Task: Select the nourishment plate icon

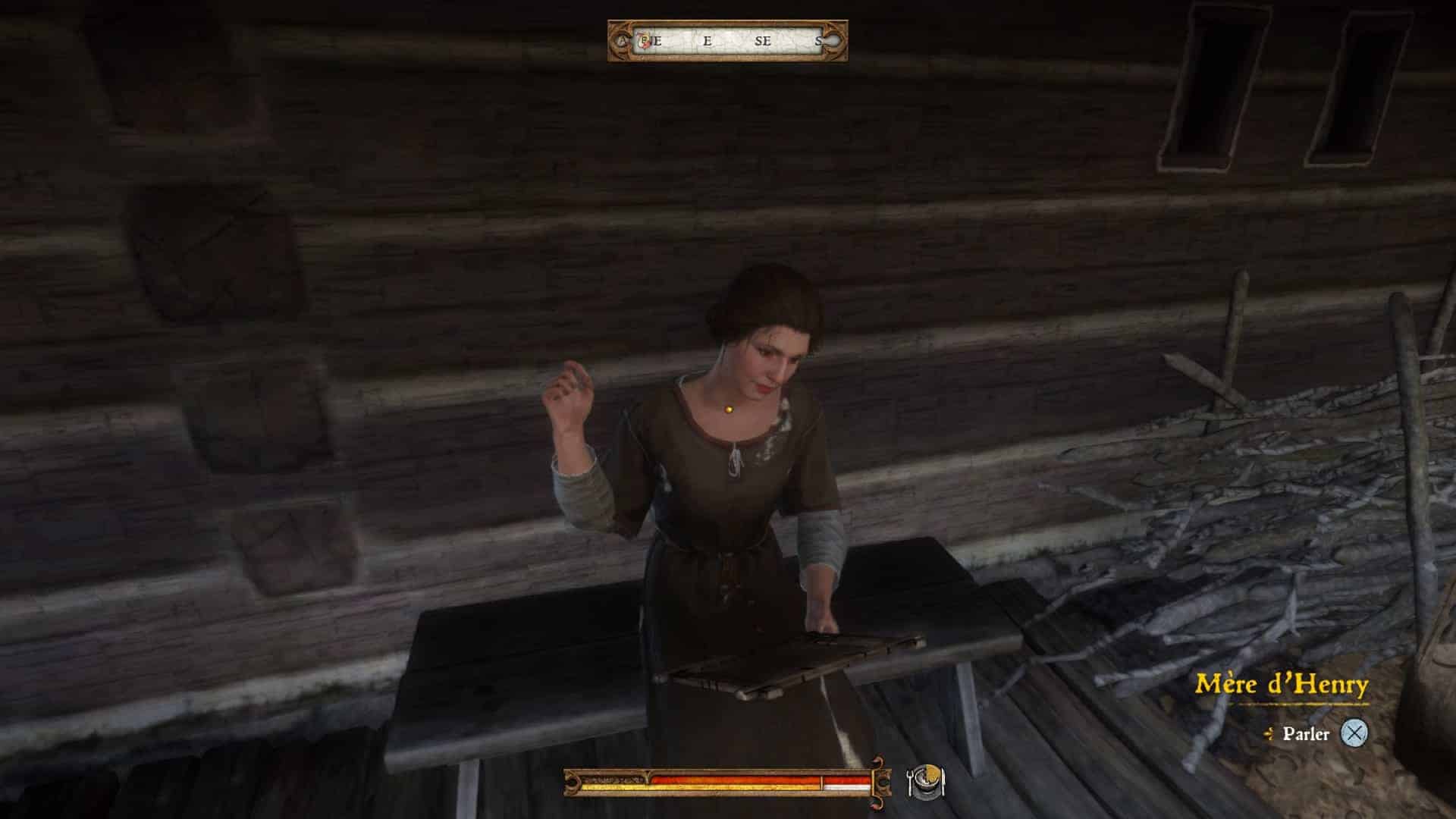Action: pyautogui.click(x=926, y=781)
